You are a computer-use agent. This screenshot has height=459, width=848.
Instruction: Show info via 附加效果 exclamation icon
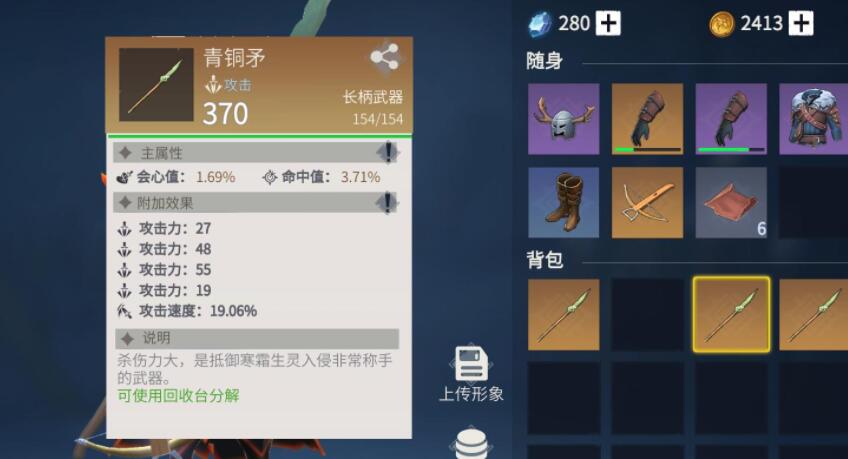pyautogui.click(x=388, y=202)
